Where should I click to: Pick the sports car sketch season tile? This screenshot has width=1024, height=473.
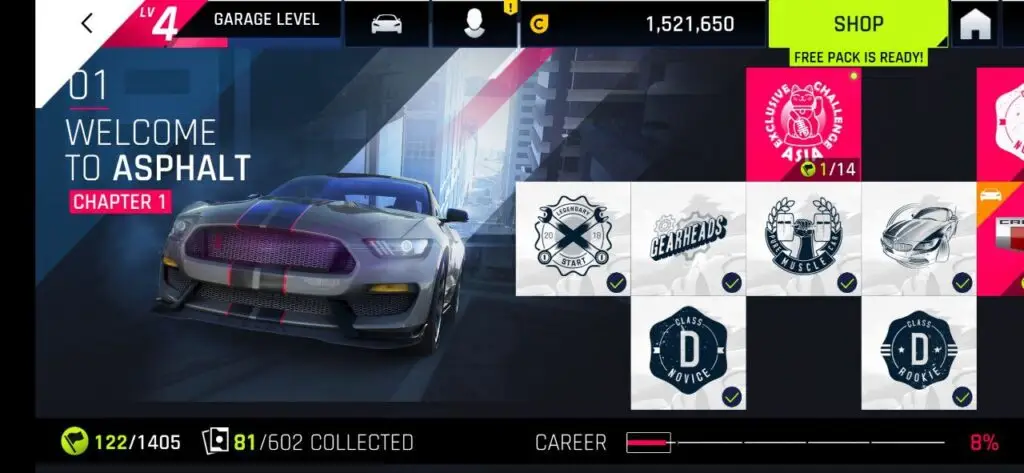click(x=918, y=238)
